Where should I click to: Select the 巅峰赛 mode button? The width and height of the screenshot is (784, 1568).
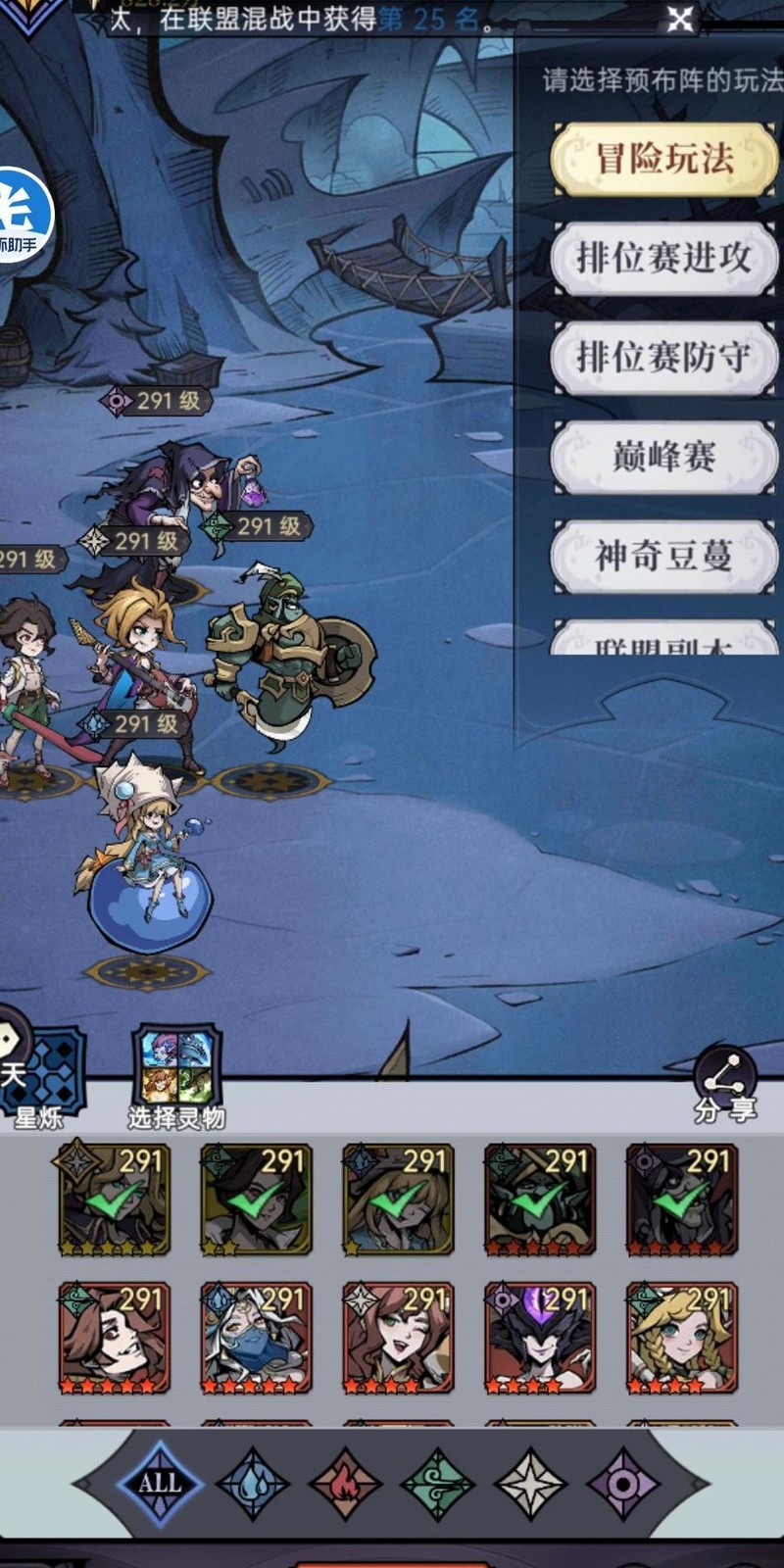coord(664,457)
